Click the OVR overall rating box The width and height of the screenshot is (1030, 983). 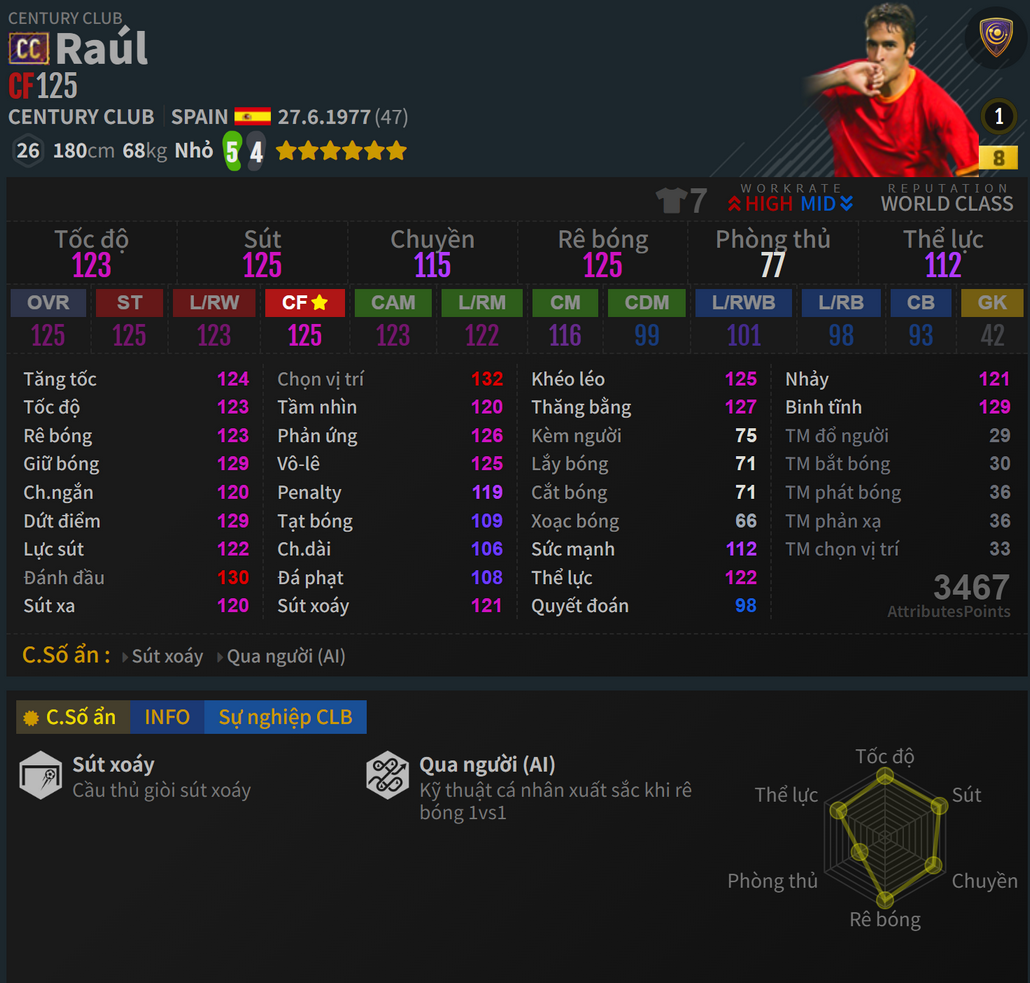pyautogui.click(x=48, y=303)
